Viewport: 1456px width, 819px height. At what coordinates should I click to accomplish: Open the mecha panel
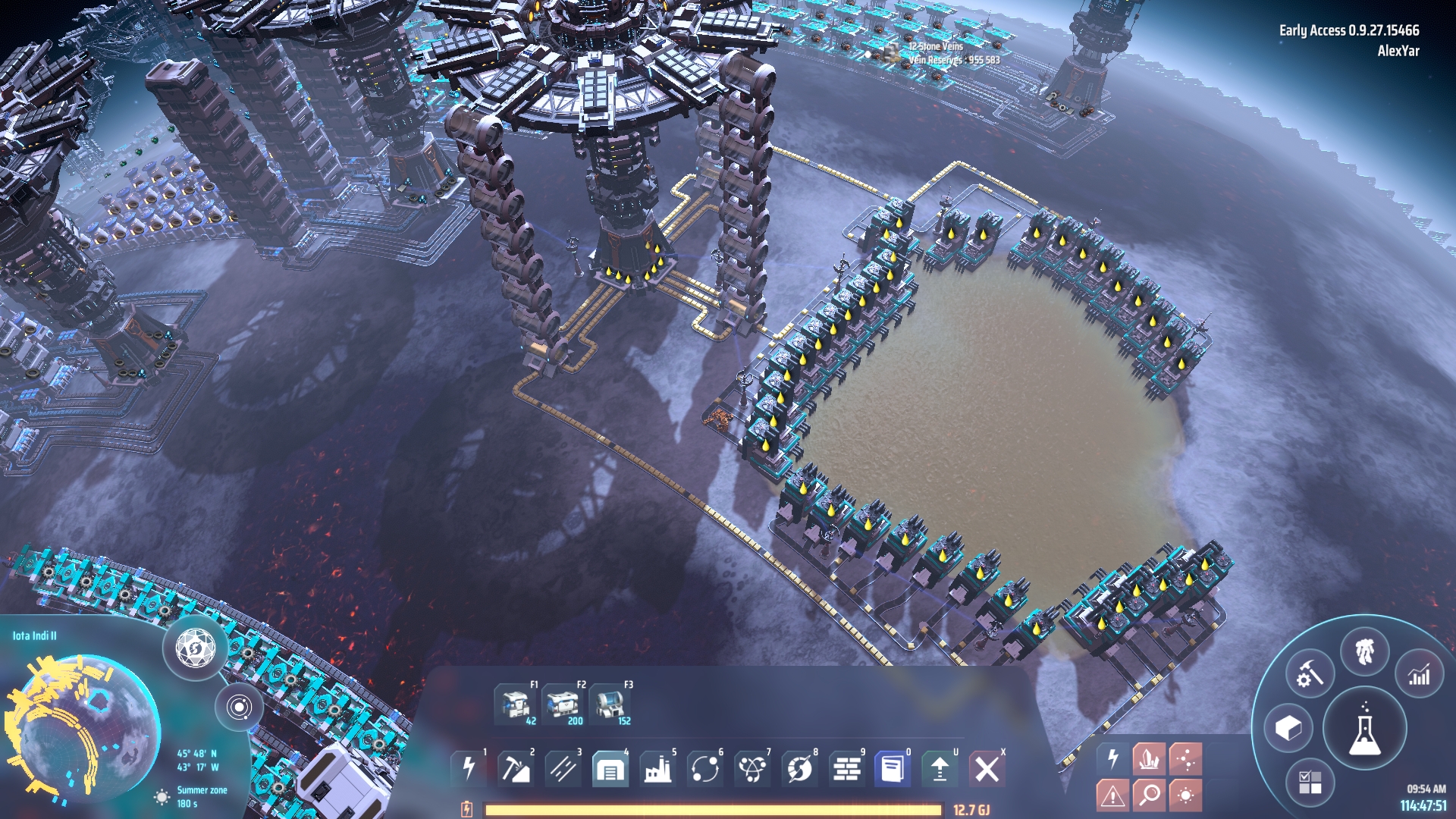[x=1364, y=651]
